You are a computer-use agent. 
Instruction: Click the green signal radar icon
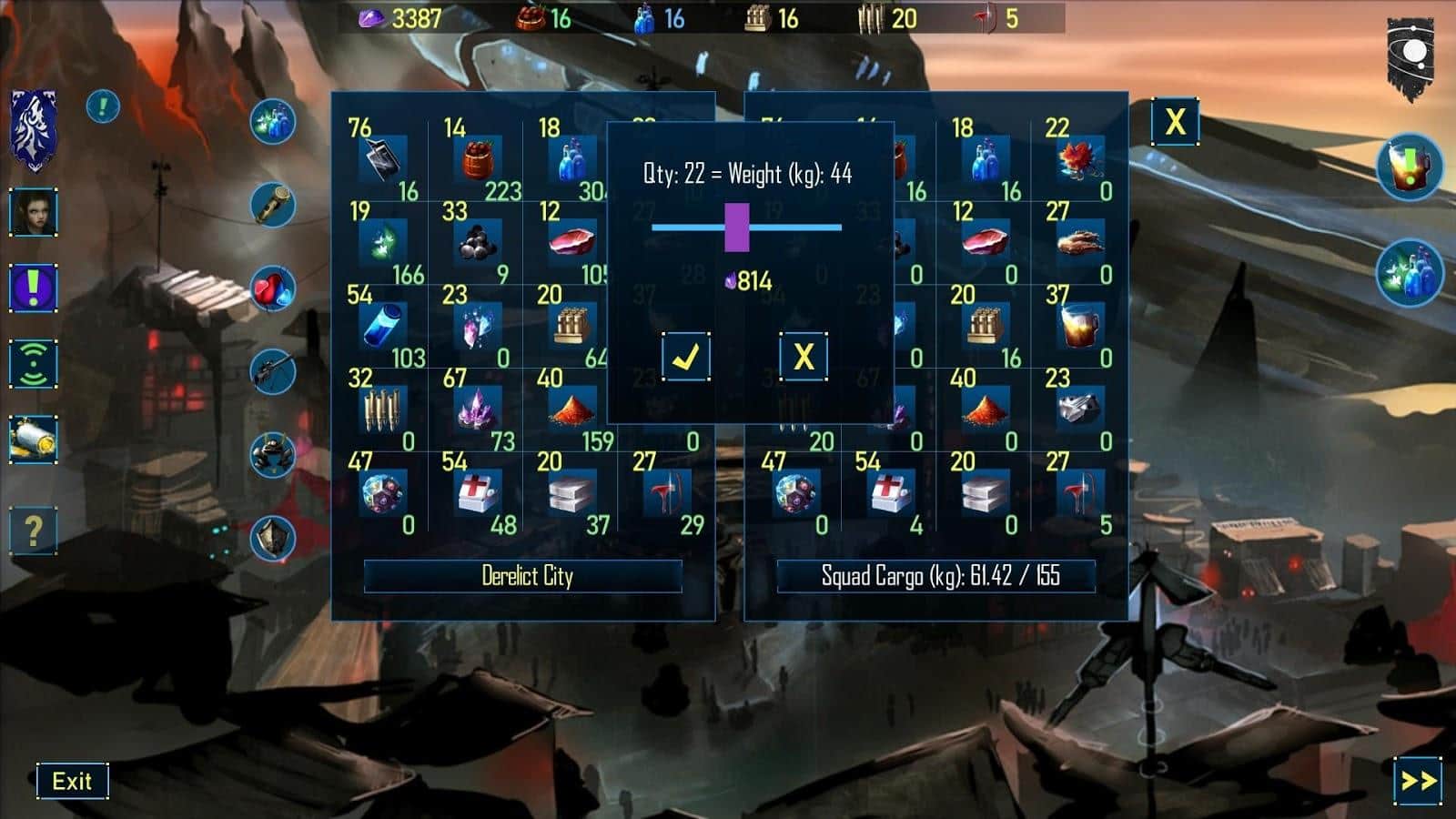point(34,364)
